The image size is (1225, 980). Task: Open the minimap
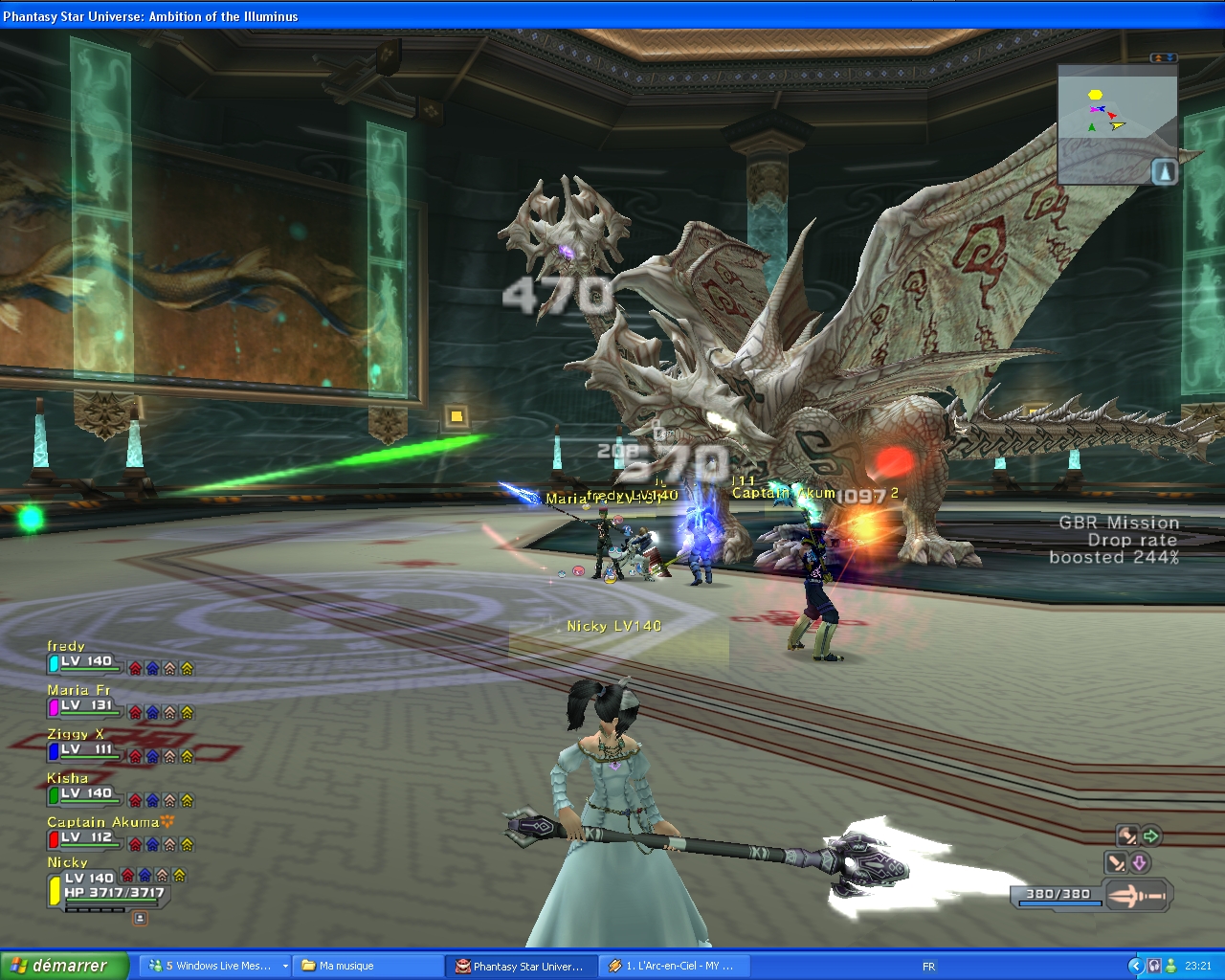tap(1116, 122)
